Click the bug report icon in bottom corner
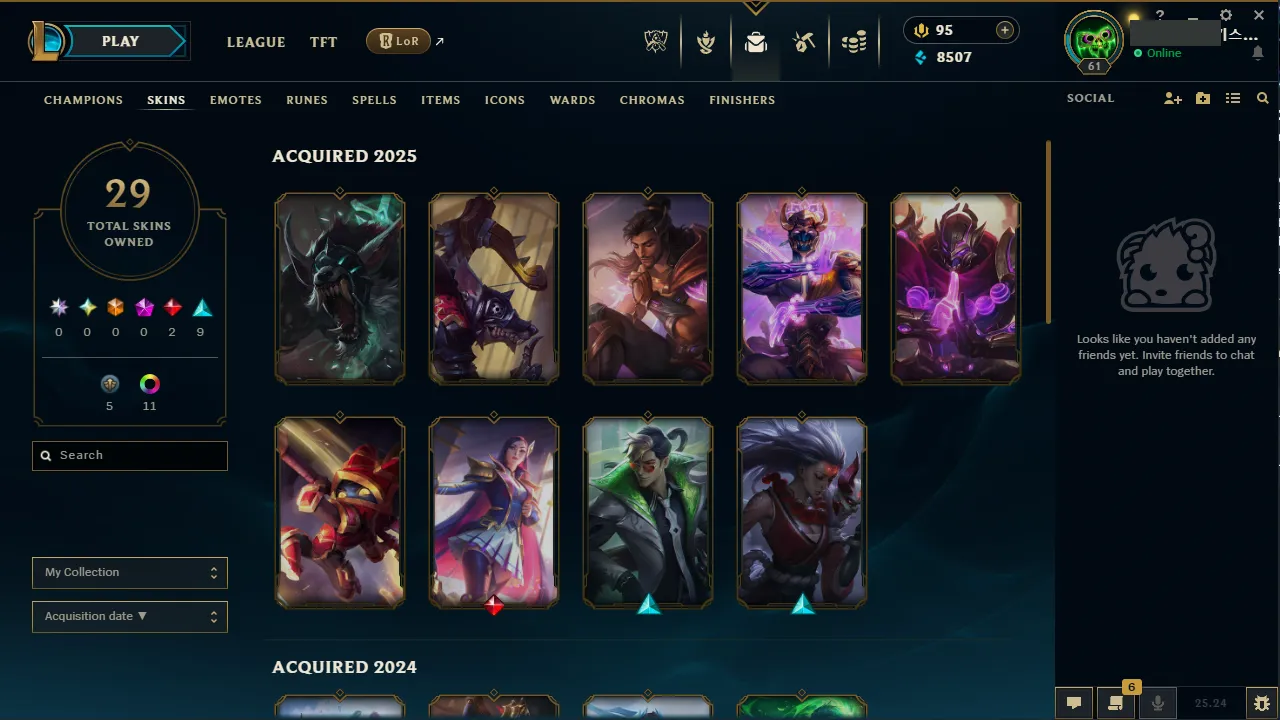 pos(1262,703)
